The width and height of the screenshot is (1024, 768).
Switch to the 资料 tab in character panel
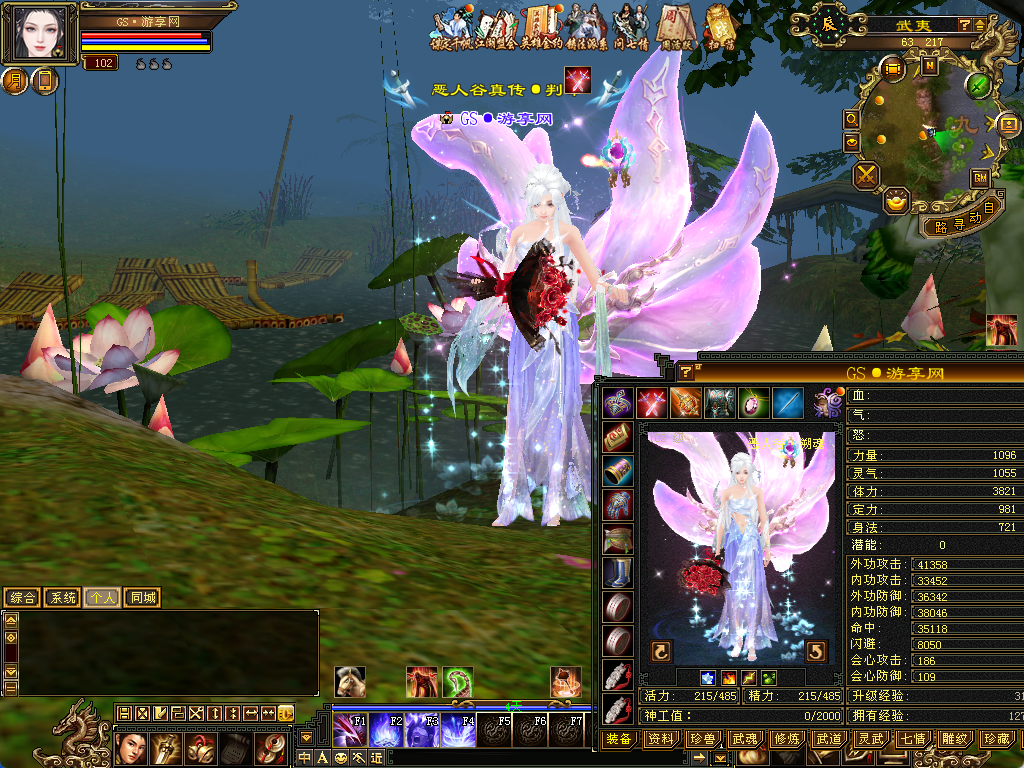point(661,739)
